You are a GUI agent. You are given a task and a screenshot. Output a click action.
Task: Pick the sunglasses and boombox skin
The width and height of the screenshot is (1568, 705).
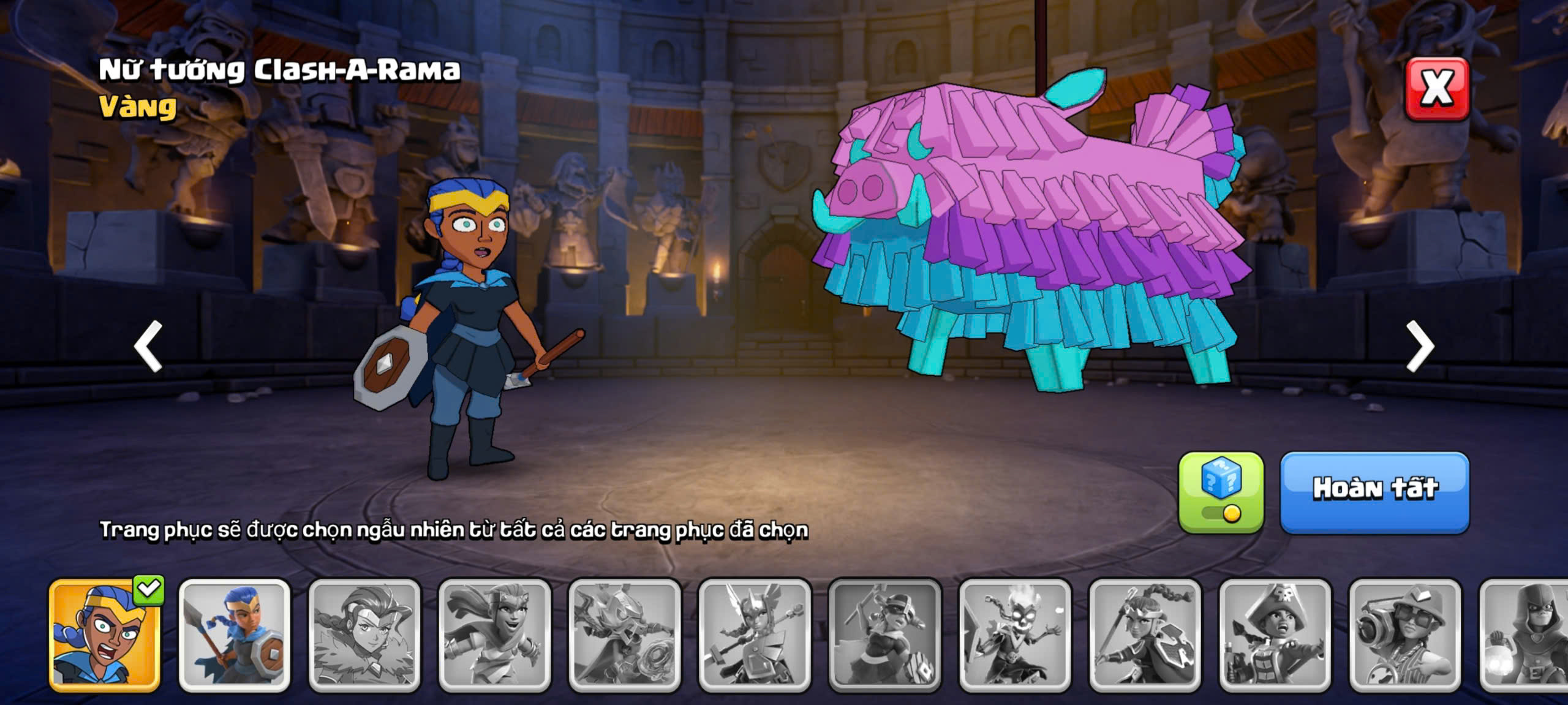click(x=1405, y=635)
